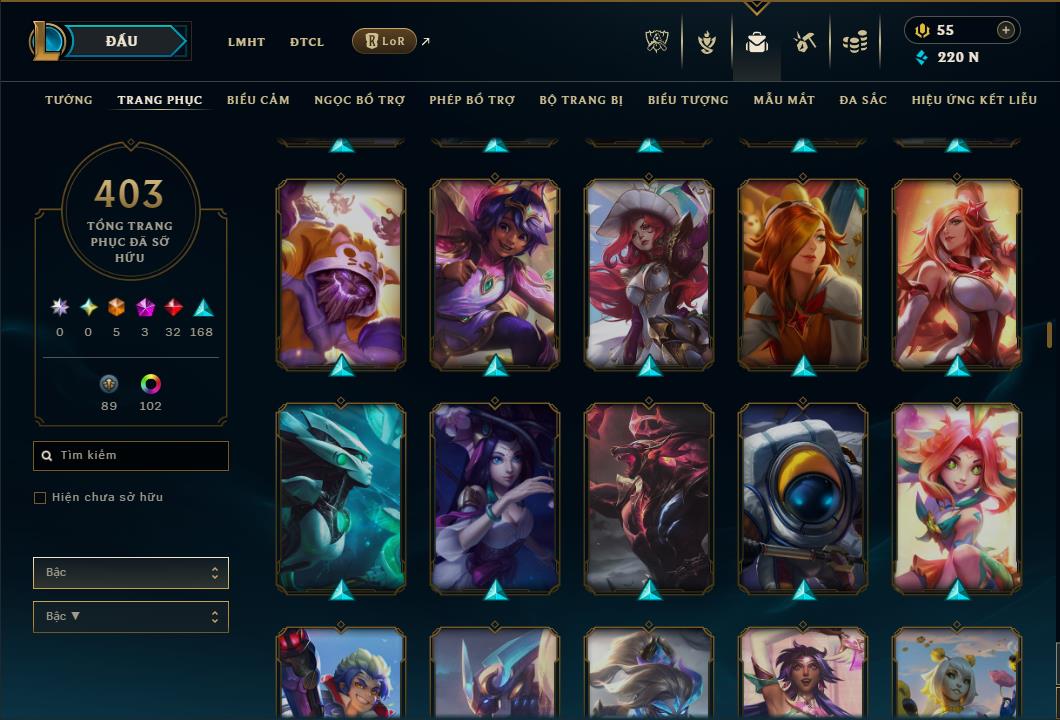Open the Bậc ▼ sort dropdown

pyautogui.click(x=131, y=617)
